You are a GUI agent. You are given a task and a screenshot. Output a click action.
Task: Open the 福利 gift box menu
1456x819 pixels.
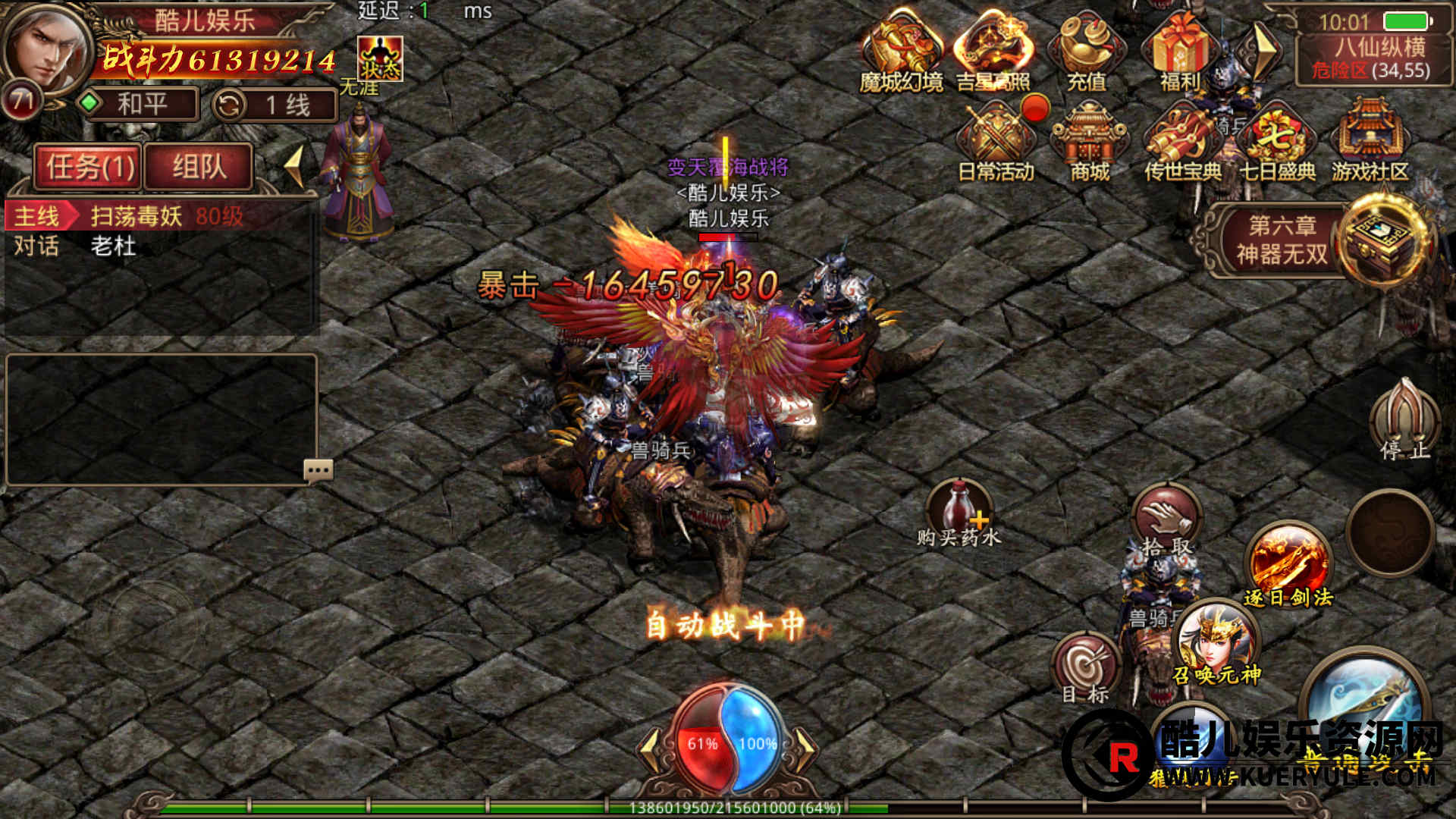1178,51
